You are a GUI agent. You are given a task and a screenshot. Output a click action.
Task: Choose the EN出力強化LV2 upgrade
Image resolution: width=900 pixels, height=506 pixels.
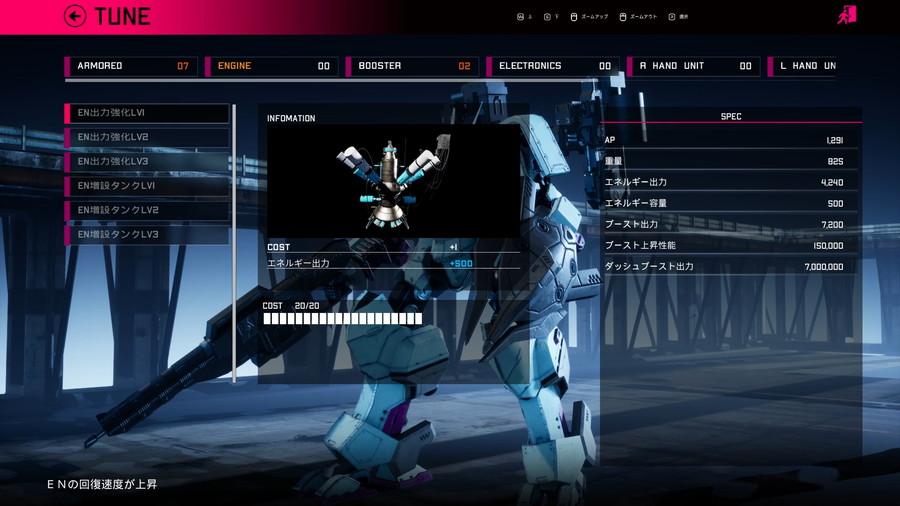coord(148,137)
